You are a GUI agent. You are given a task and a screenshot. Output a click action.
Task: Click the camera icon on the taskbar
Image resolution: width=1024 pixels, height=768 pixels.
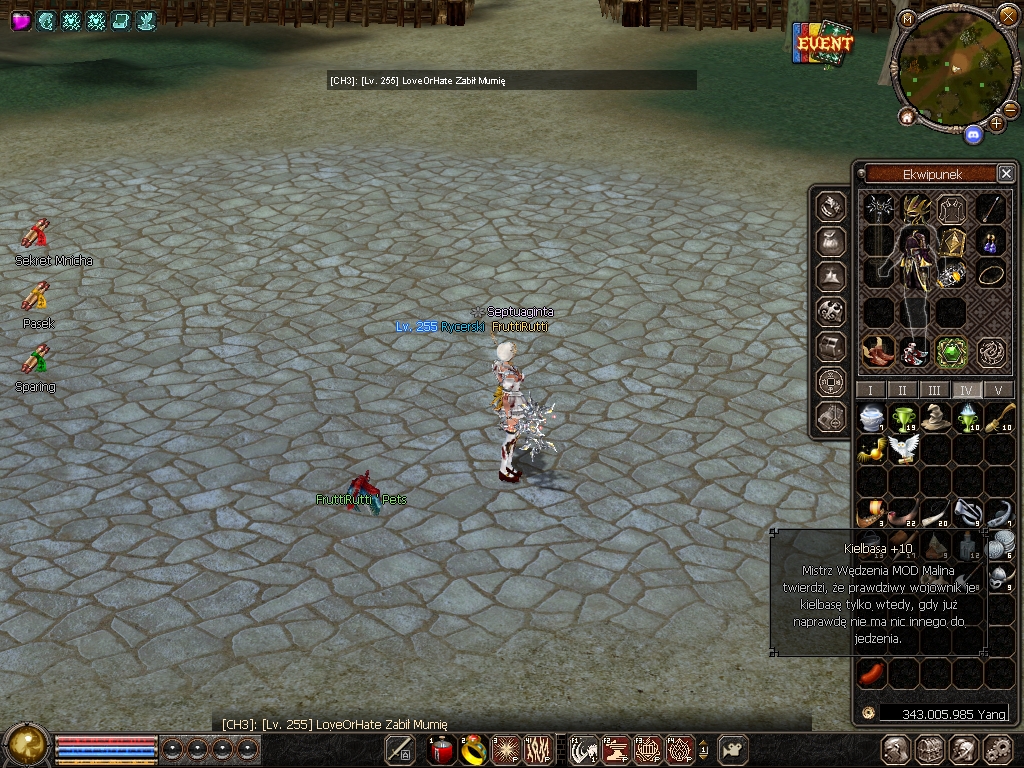[x=735, y=749]
